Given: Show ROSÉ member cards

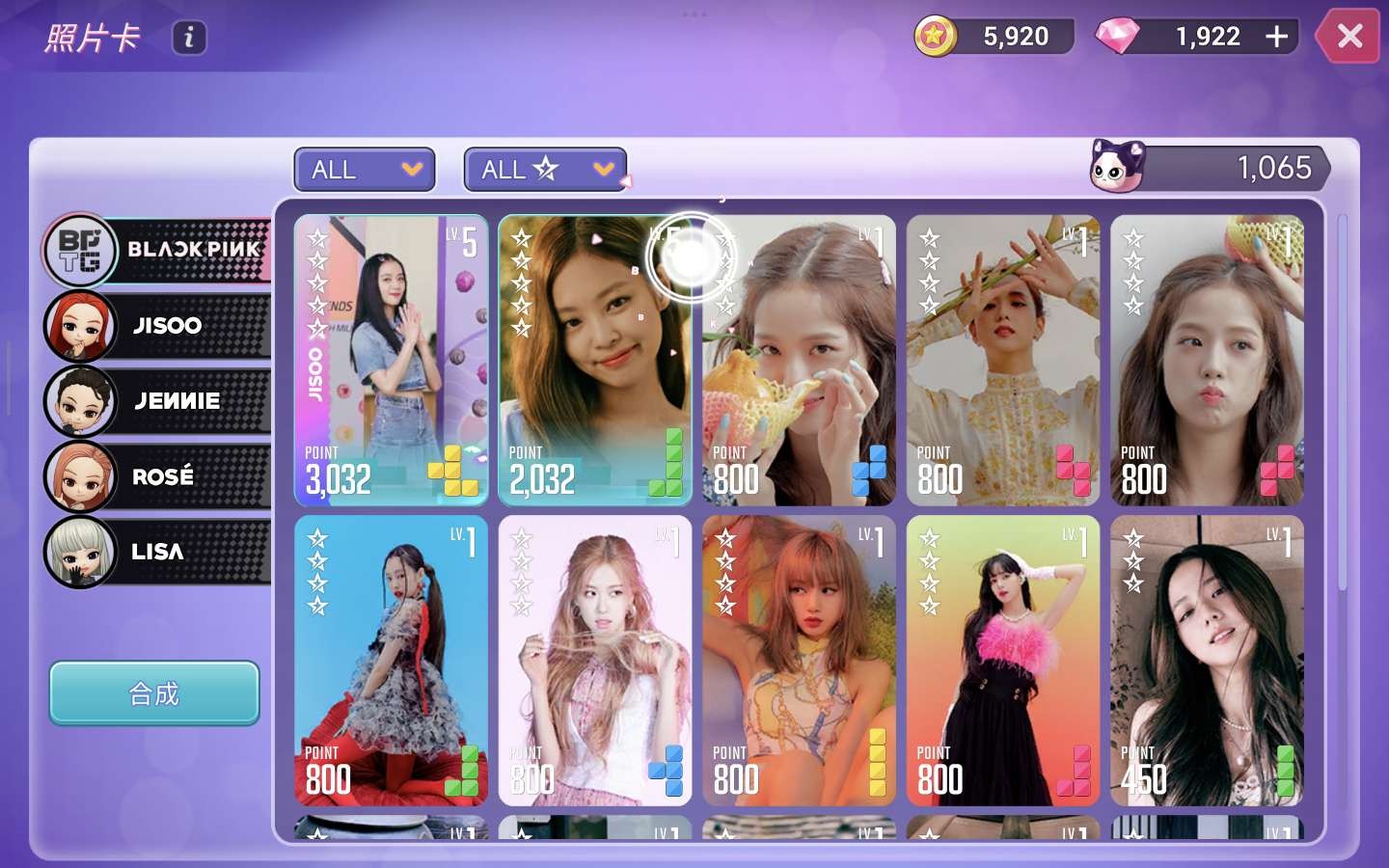Looking at the screenshot, I should click(x=159, y=476).
